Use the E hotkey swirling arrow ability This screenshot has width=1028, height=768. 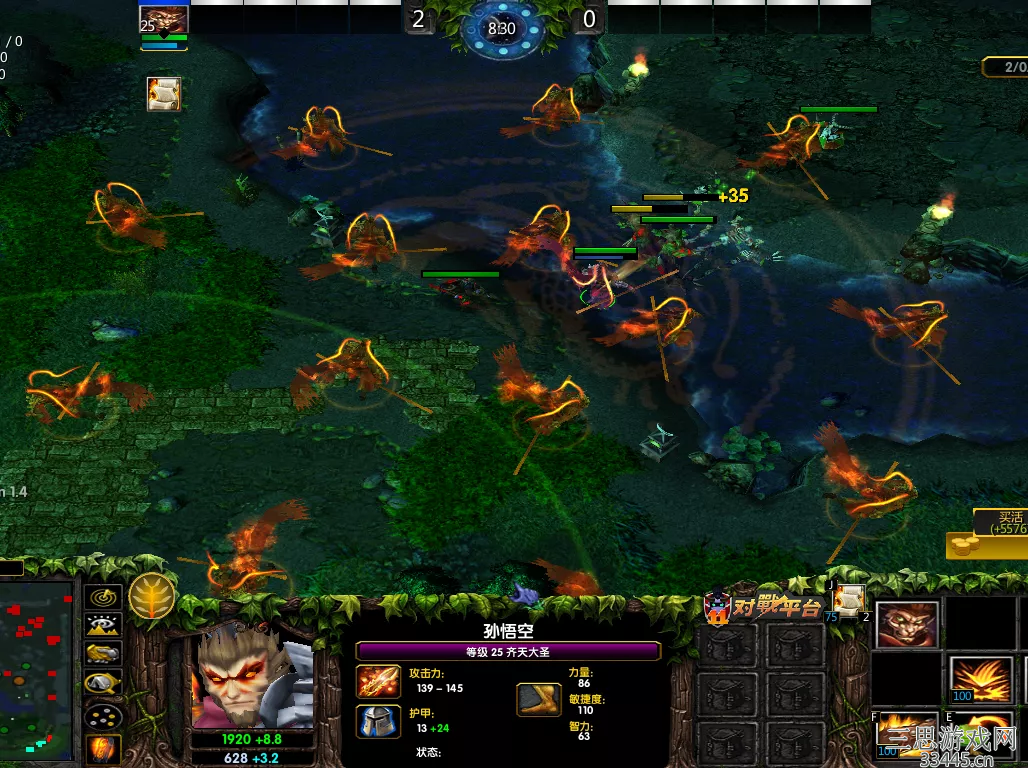(980, 734)
